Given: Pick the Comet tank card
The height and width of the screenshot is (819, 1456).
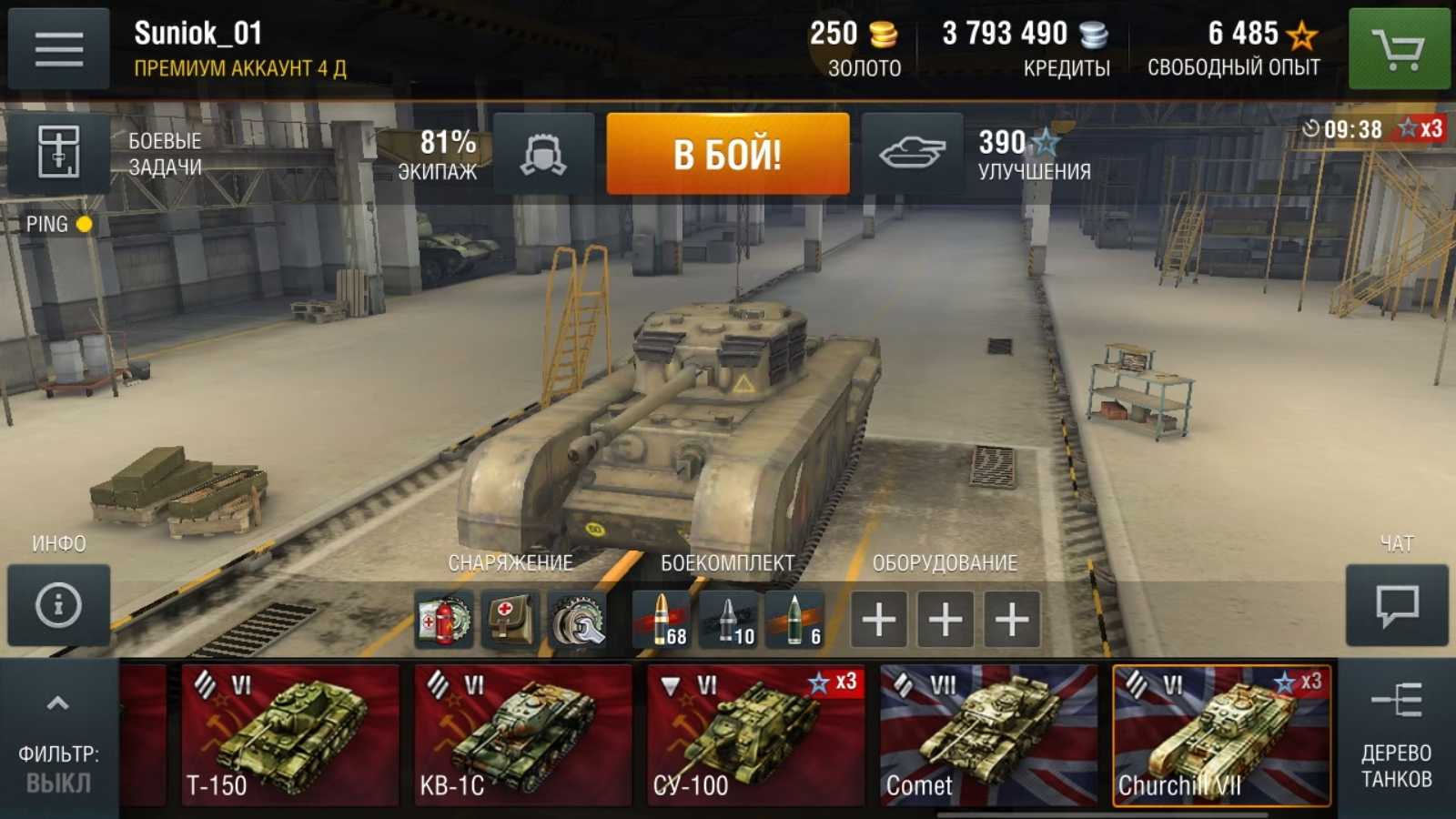Looking at the screenshot, I should pos(988,735).
